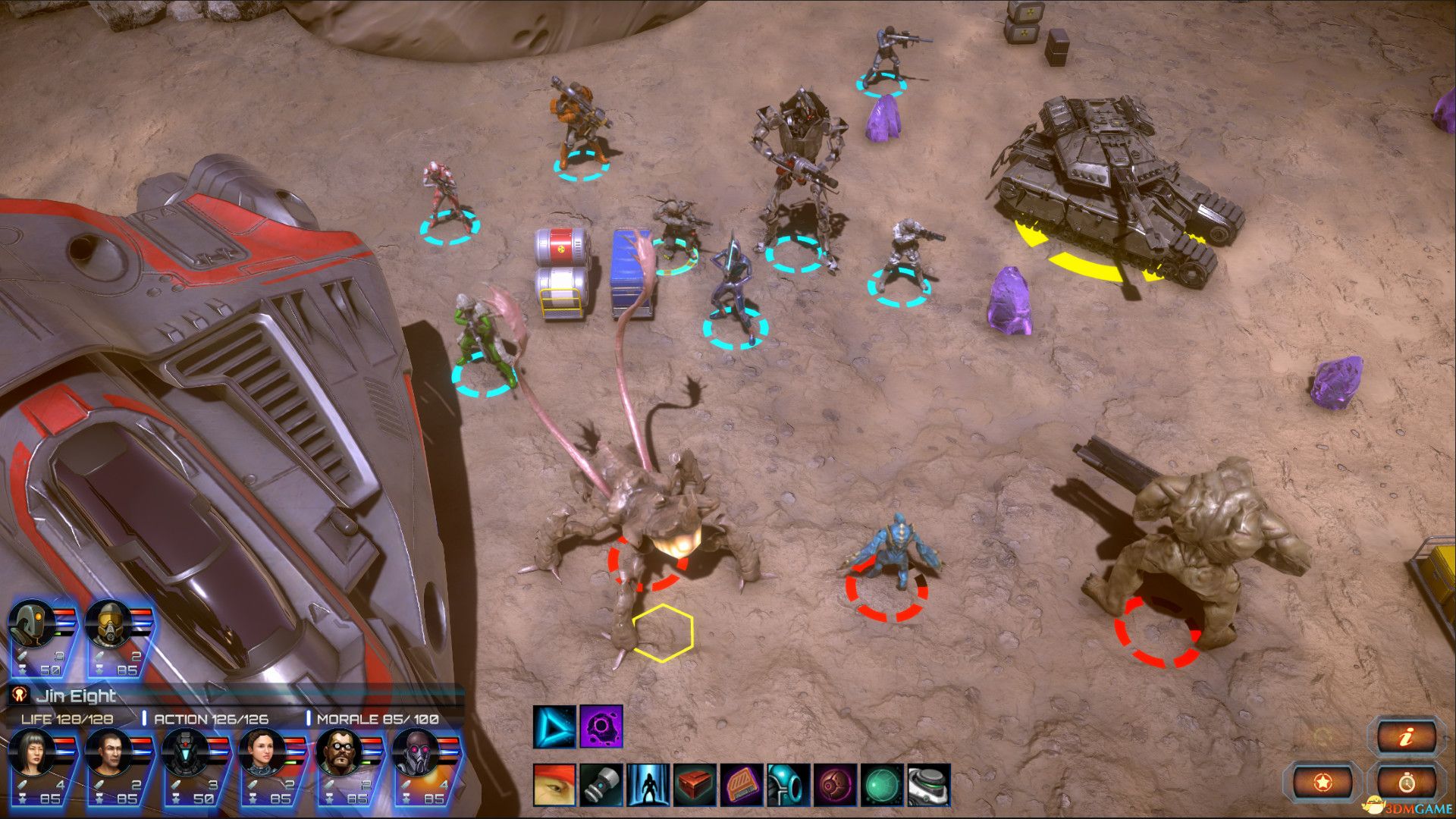Image resolution: width=1456 pixels, height=819 pixels.
Task: Select the gas-mask soldier portrait
Action: pyautogui.click(x=110, y=625)
